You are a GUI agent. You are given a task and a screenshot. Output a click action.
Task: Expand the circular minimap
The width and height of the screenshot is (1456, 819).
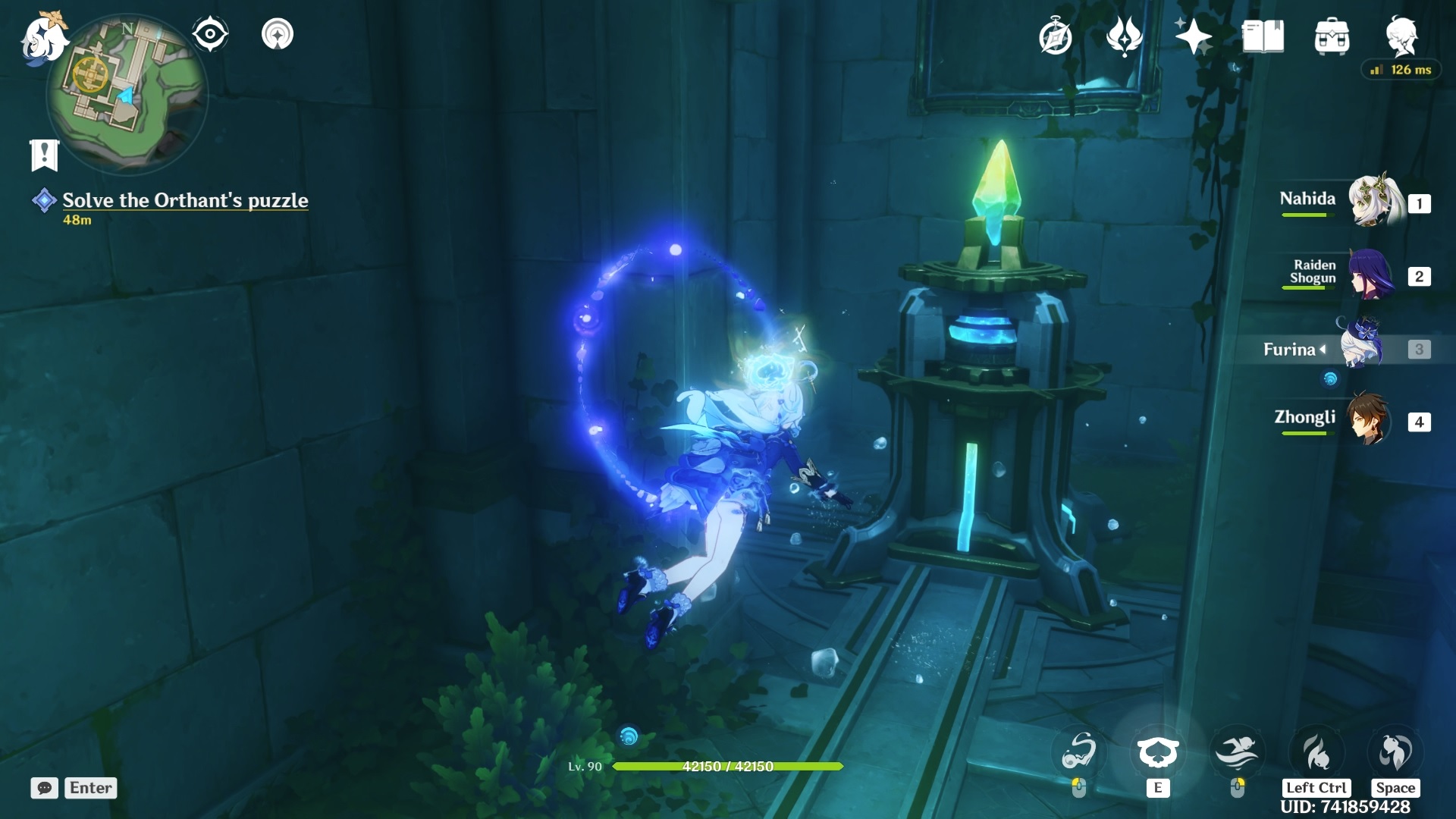127,91
